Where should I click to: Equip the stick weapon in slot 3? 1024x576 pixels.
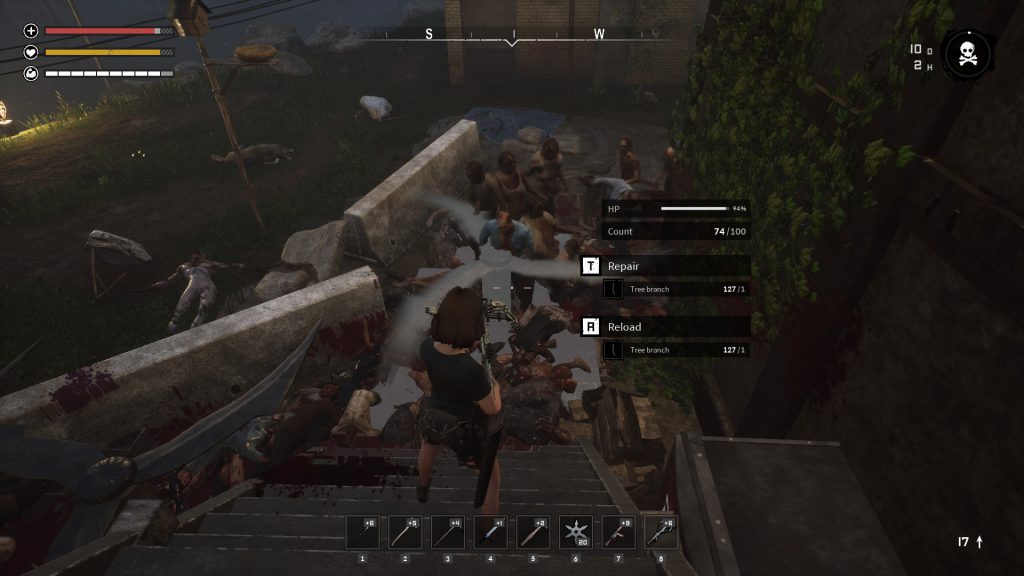point(447,532)
